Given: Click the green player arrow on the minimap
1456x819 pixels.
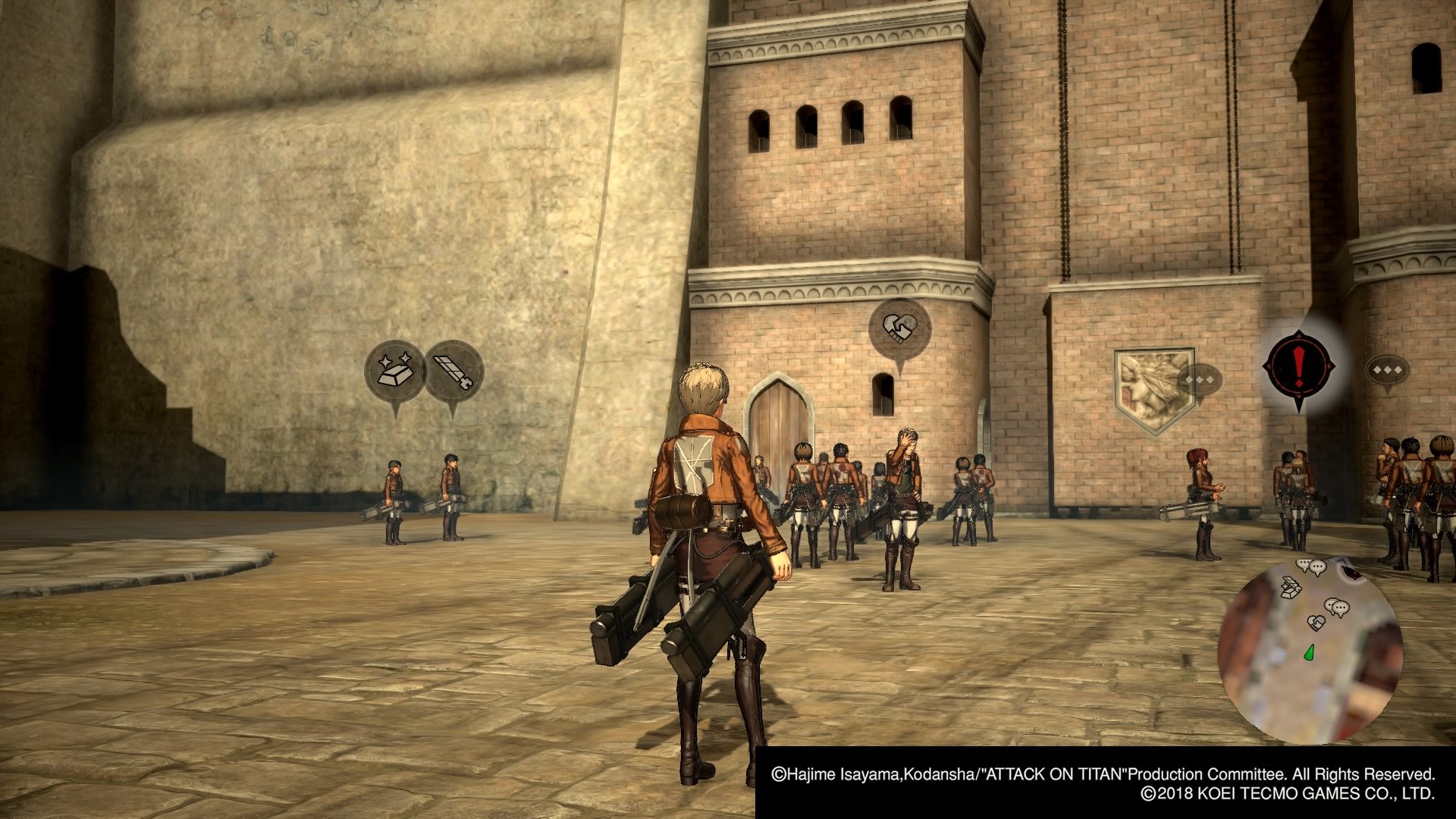Looking at the screenshot, I should point(1310,652).
